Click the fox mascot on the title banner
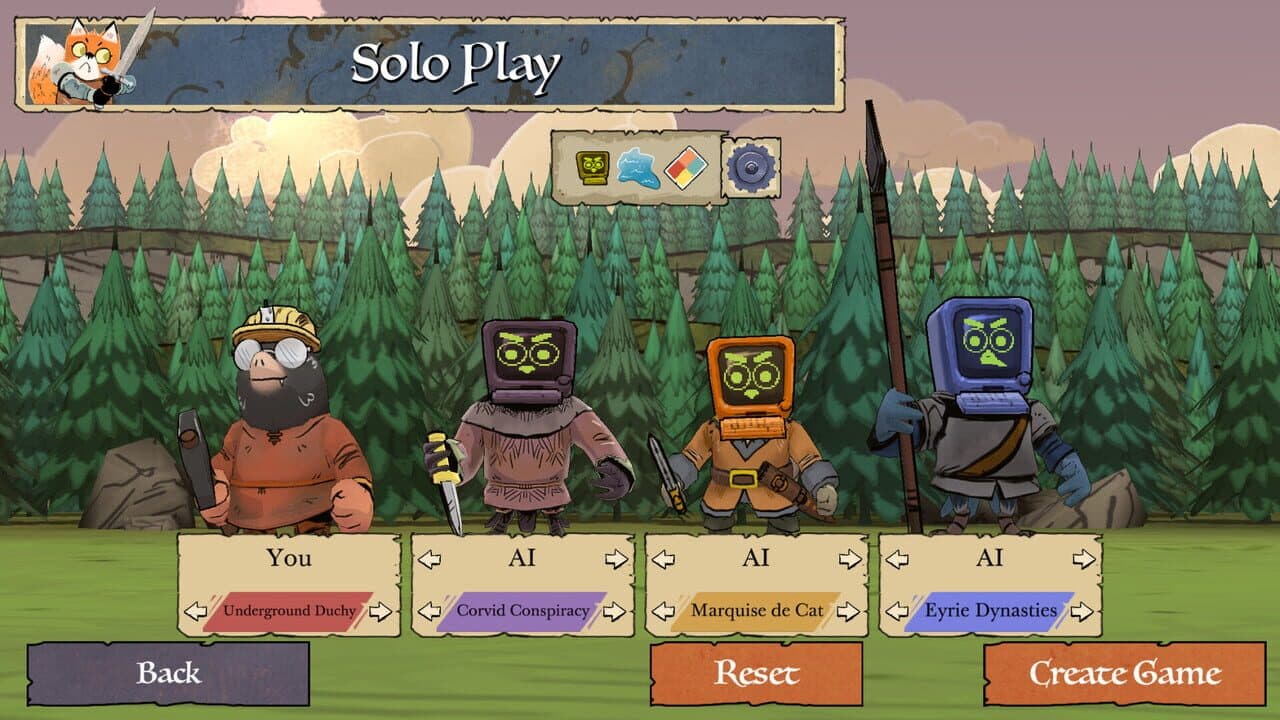This screenshot has width=1280, height=720. pos(83,55)
